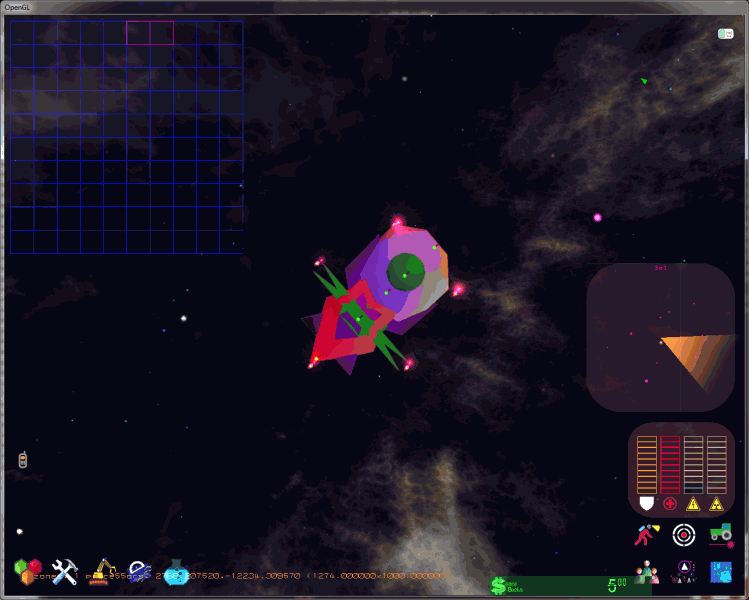Viewport: 749px width, 600px height.
Task: Click the Space Bucks dollar sign icon
Action: coord(499,586)
